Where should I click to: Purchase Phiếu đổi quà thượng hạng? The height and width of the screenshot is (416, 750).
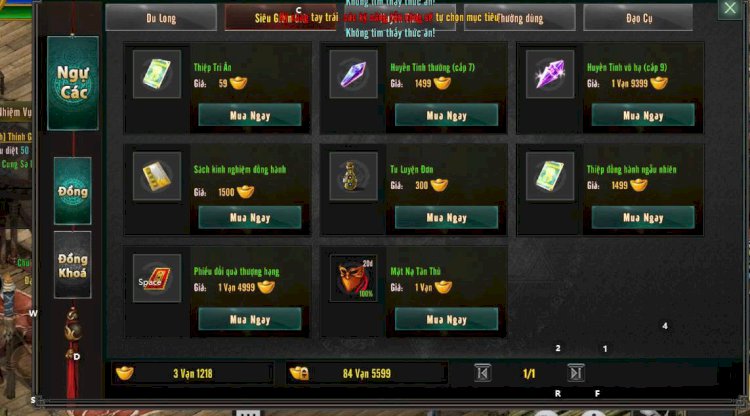point(250,319)
